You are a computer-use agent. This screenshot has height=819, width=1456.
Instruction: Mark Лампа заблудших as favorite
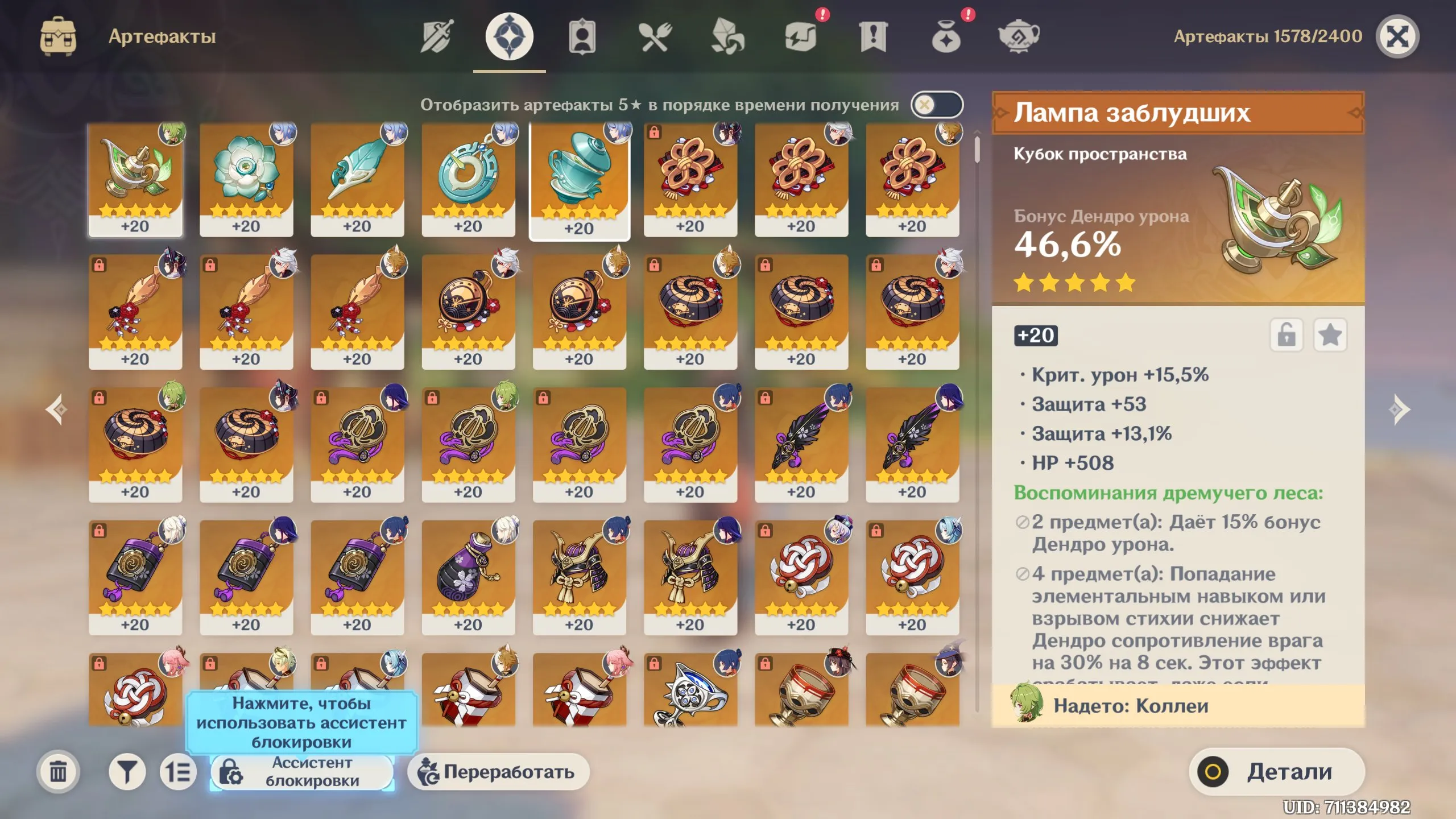[x=1331, y=336]
